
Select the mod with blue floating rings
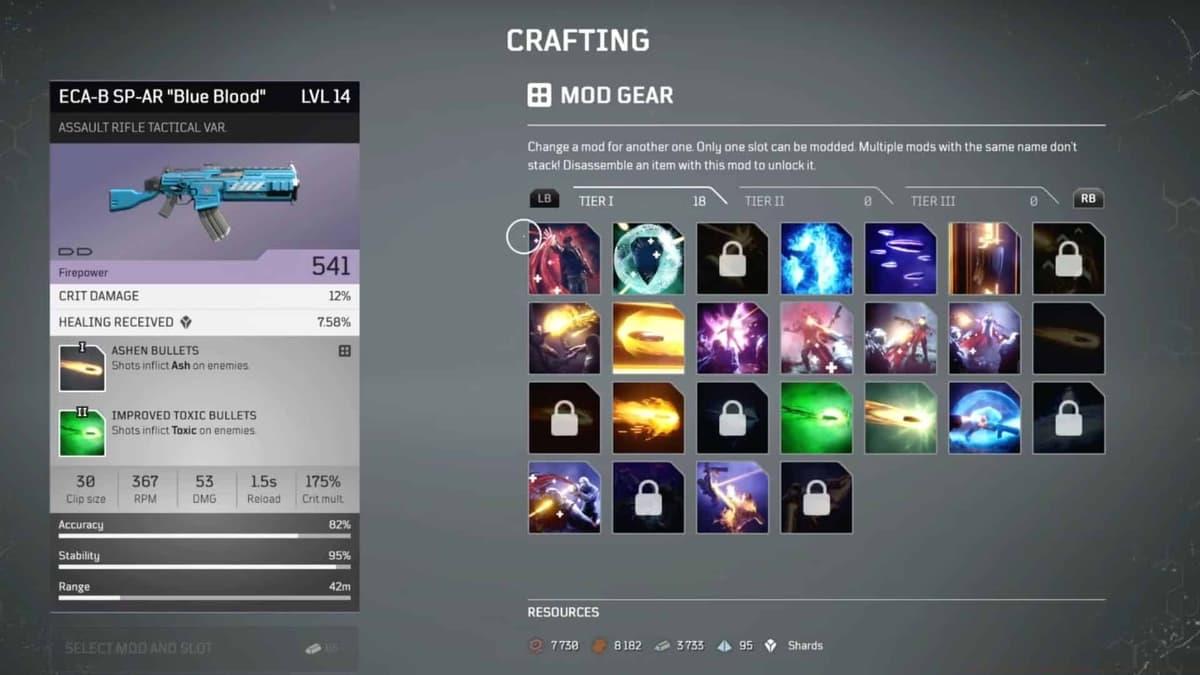(900, 259)
